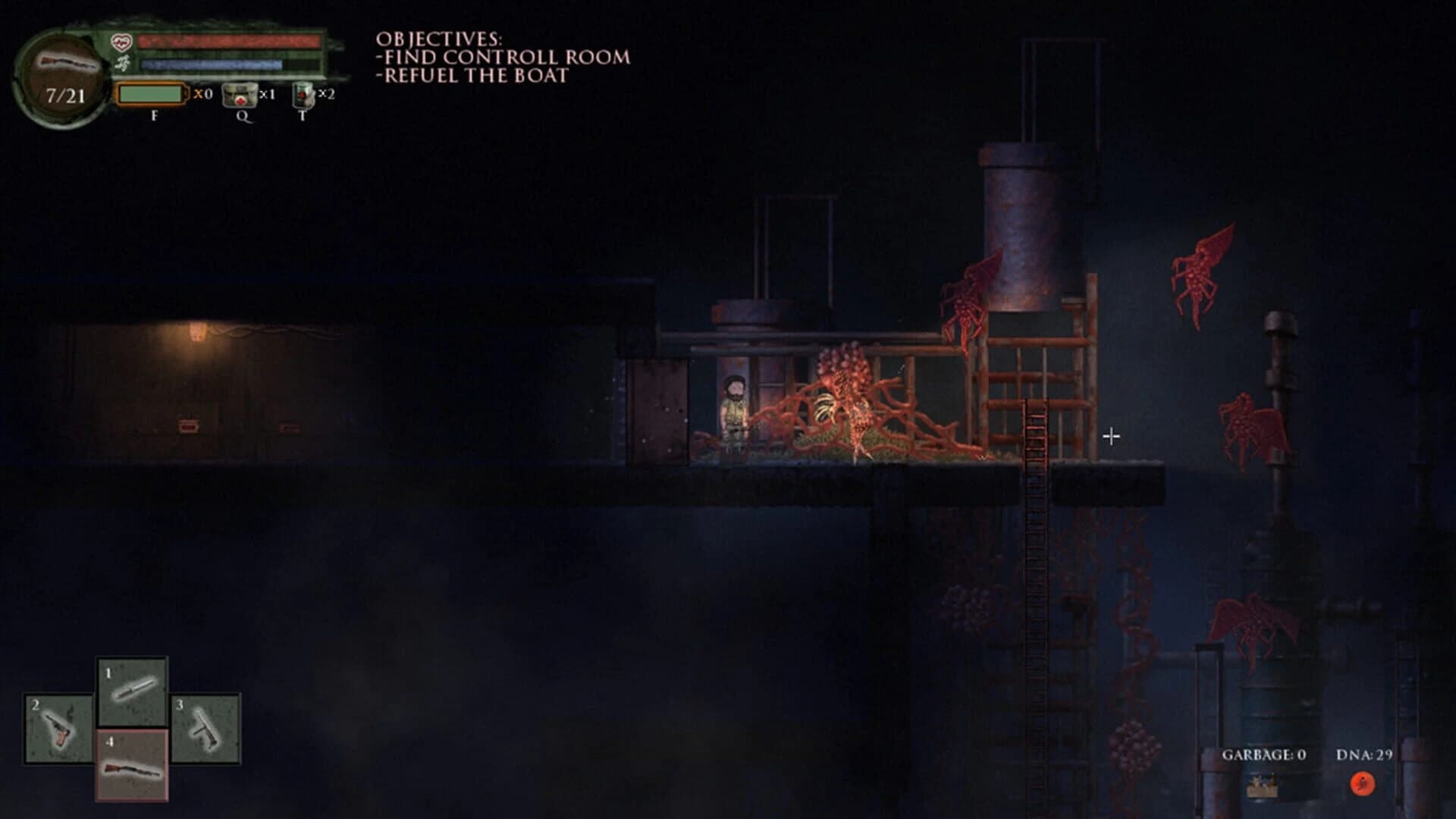Viewport: 1456px width, 819px height.
Task: Use the canister item with x2 count
Action: 303,96
